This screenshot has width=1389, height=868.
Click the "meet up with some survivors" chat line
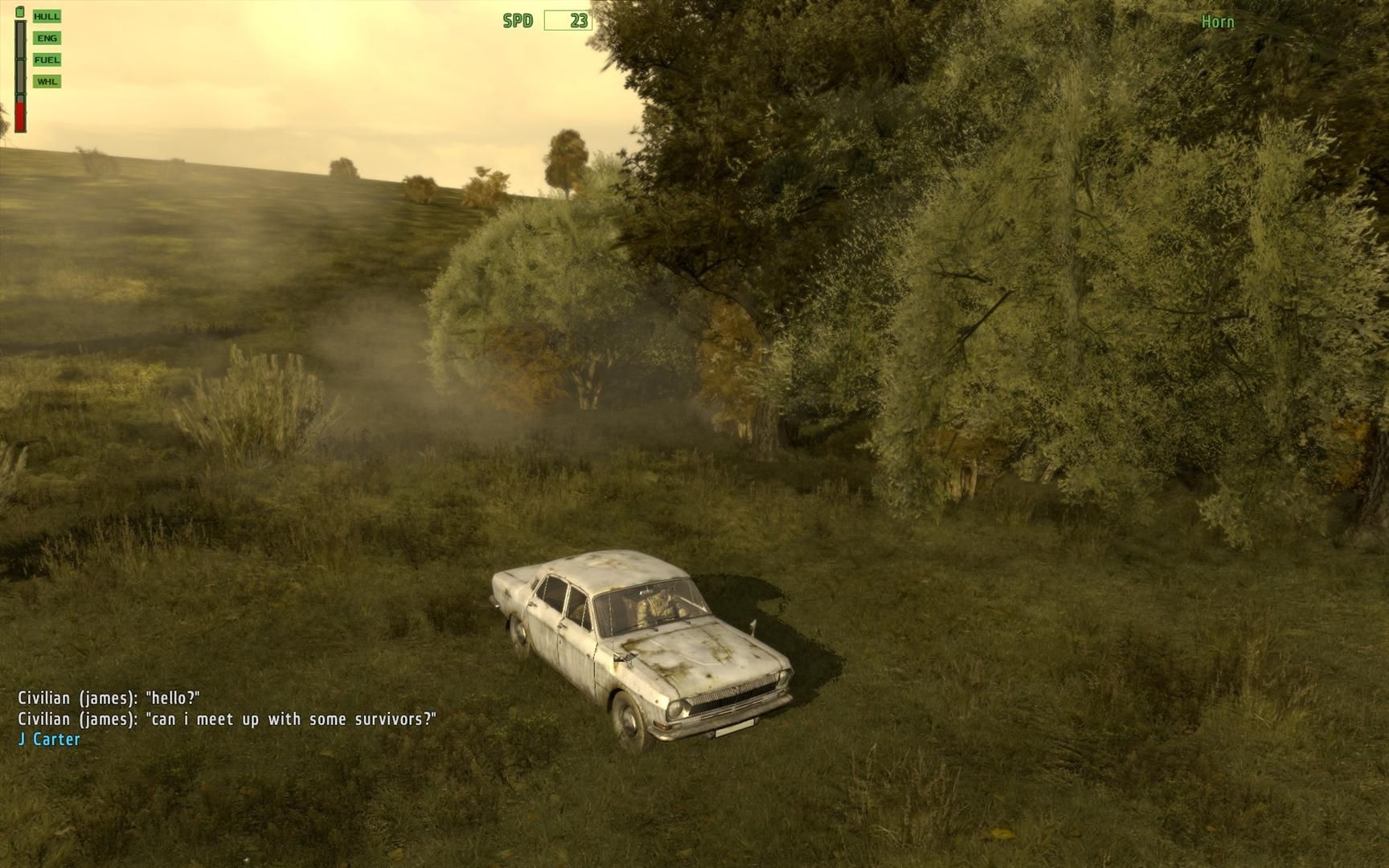[x=227, y=719]
